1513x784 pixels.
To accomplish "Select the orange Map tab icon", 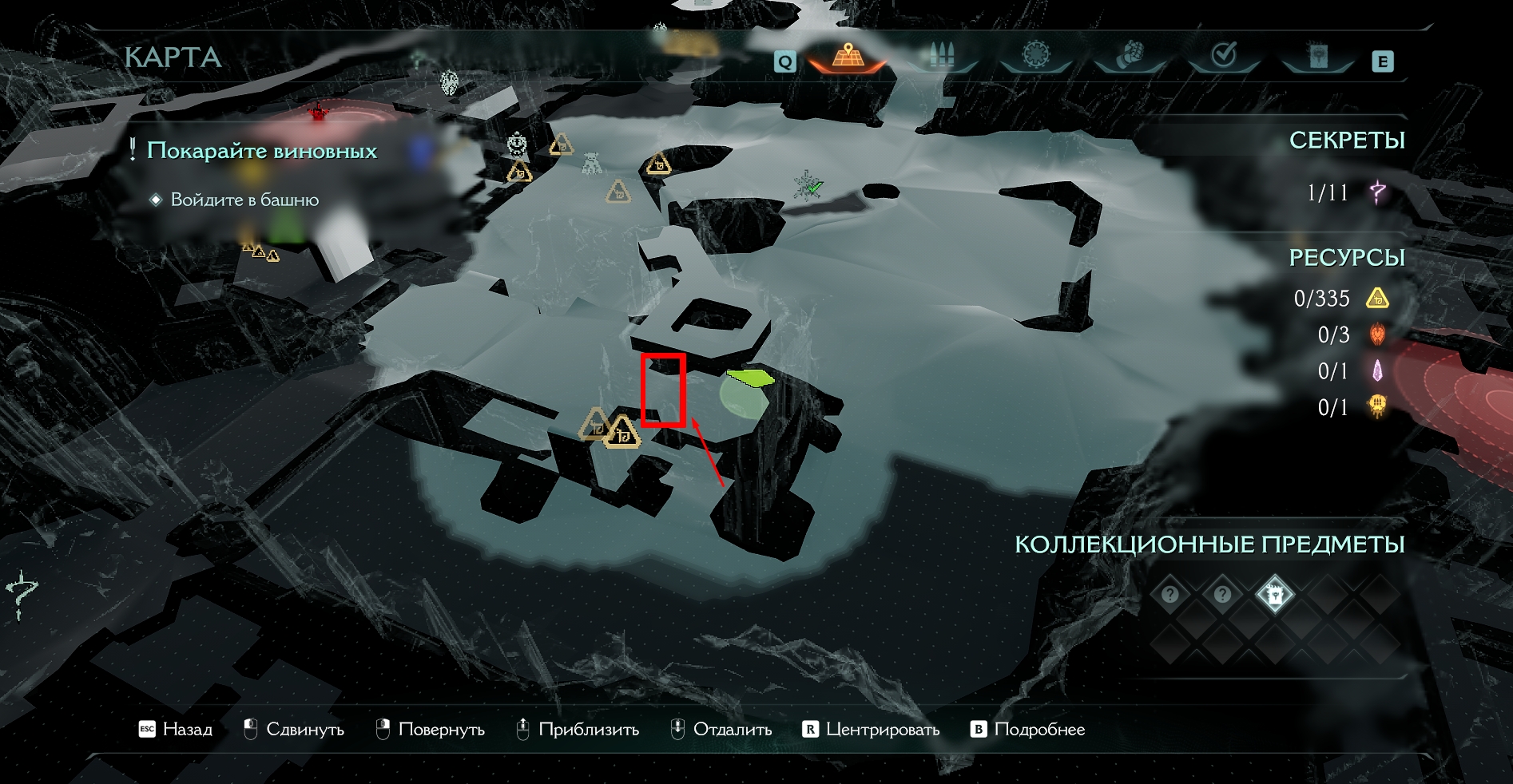I will tap(848, 56).
